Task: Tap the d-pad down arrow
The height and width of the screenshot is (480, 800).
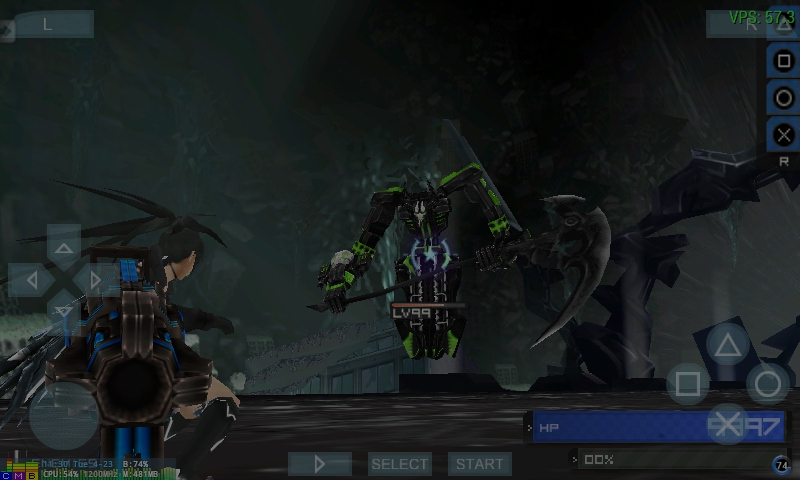Action: click(x=64, y=313)
